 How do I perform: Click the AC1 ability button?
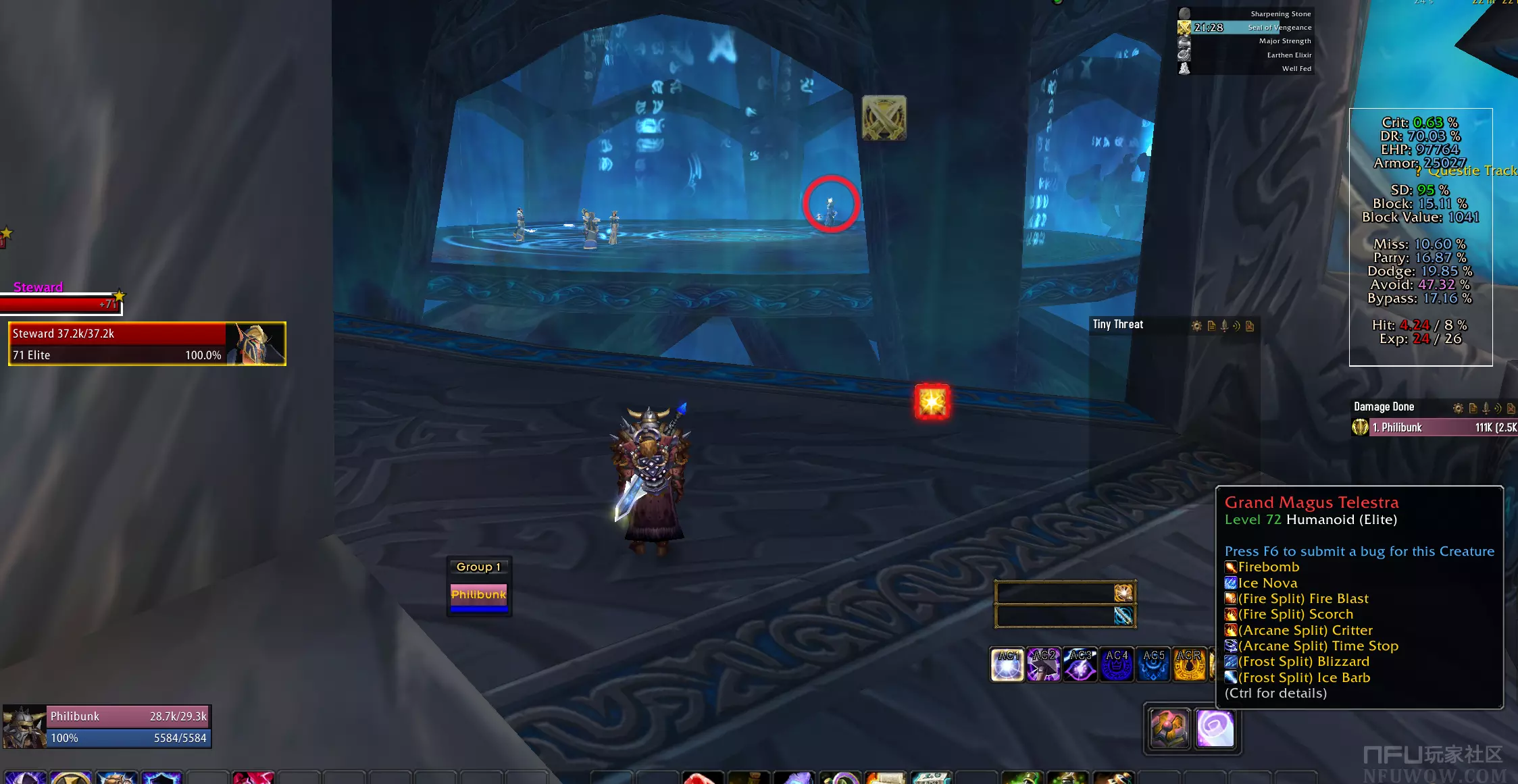1007,664
